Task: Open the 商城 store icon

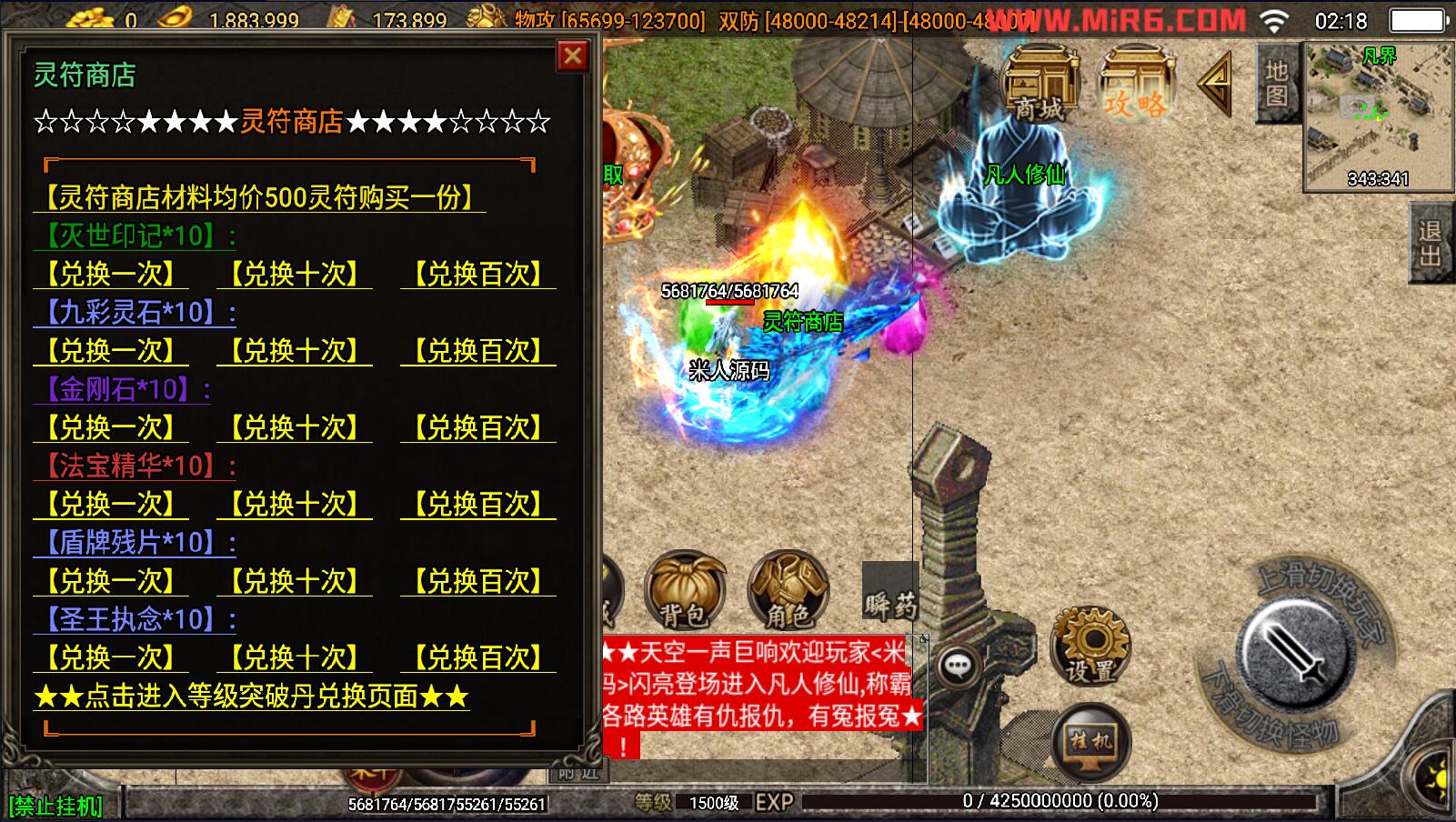Action: [1039, 85]
